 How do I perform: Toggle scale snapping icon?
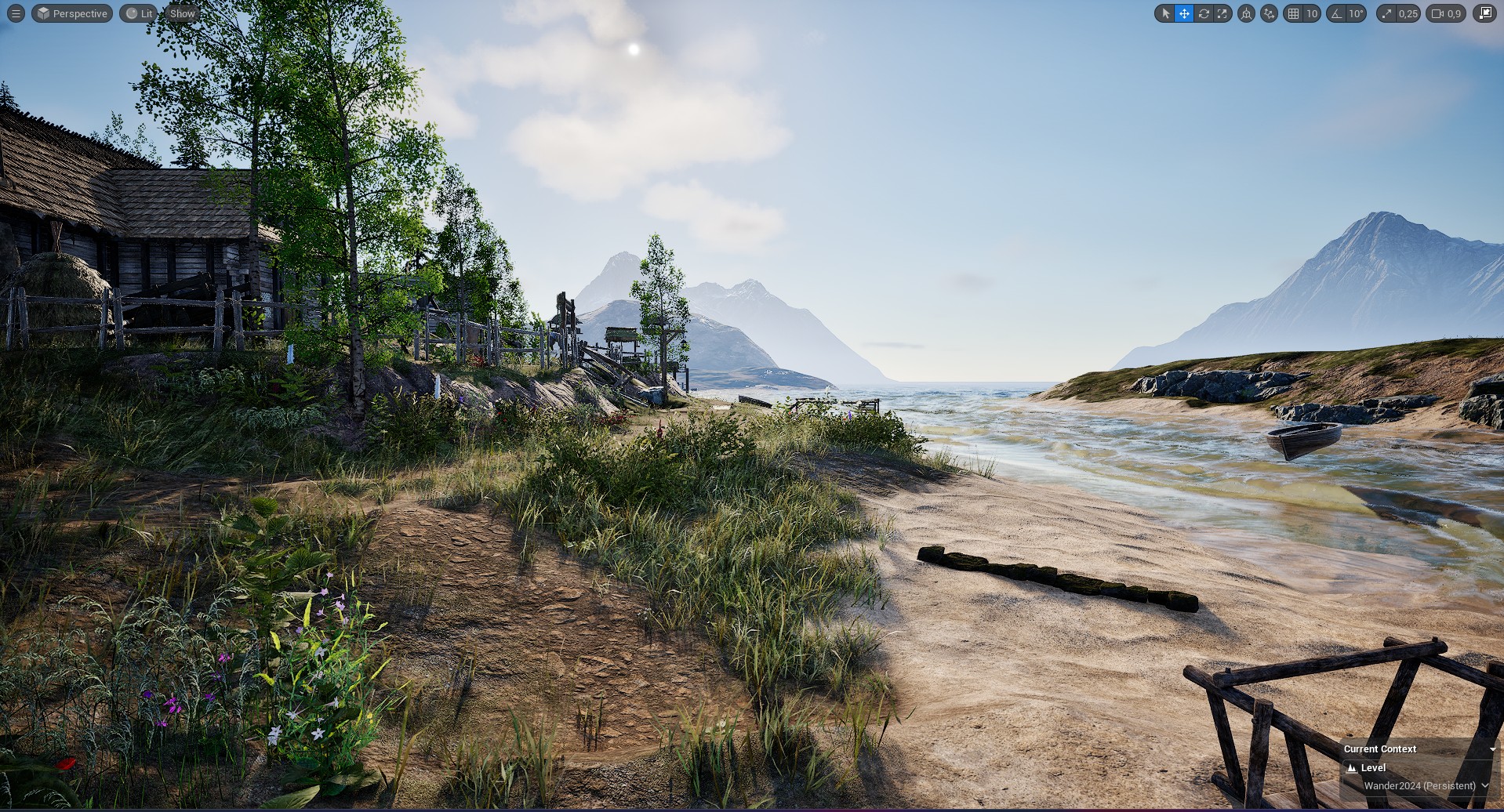point(1388,13)
